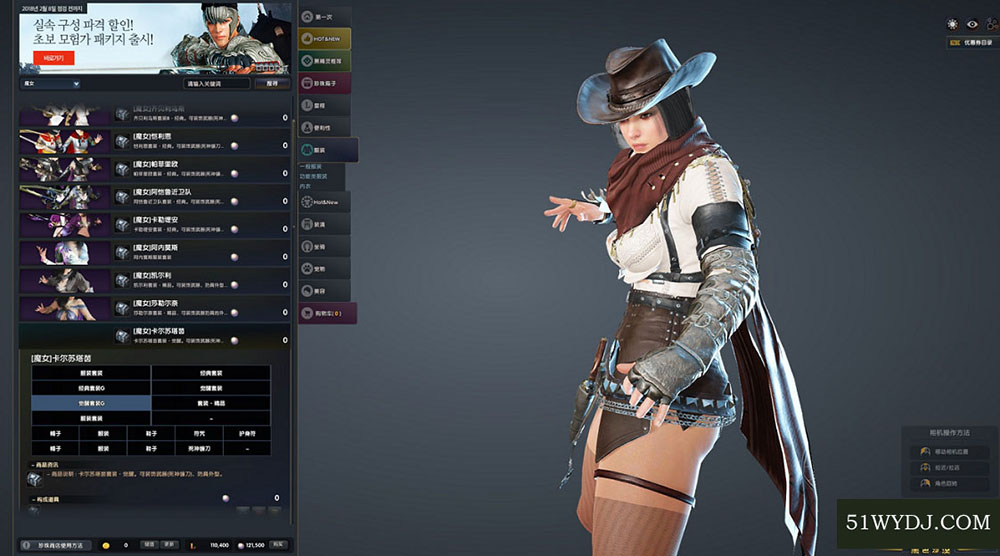Open the 魔女 class filter dropdown
This screenshot has height=556, width=1000.
[50, 84]
